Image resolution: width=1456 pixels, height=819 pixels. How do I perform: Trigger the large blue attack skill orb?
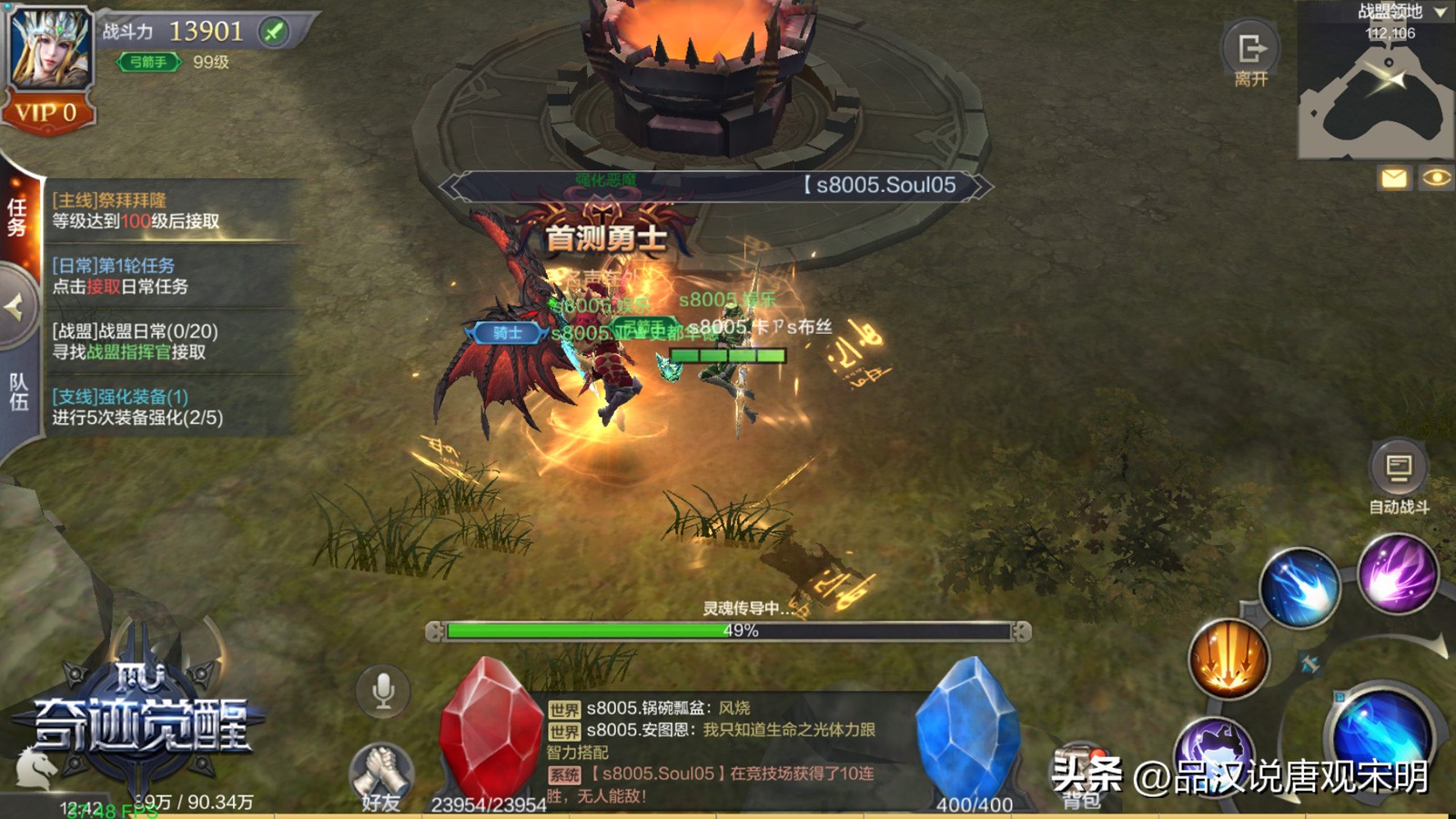tap(1380, 728)
